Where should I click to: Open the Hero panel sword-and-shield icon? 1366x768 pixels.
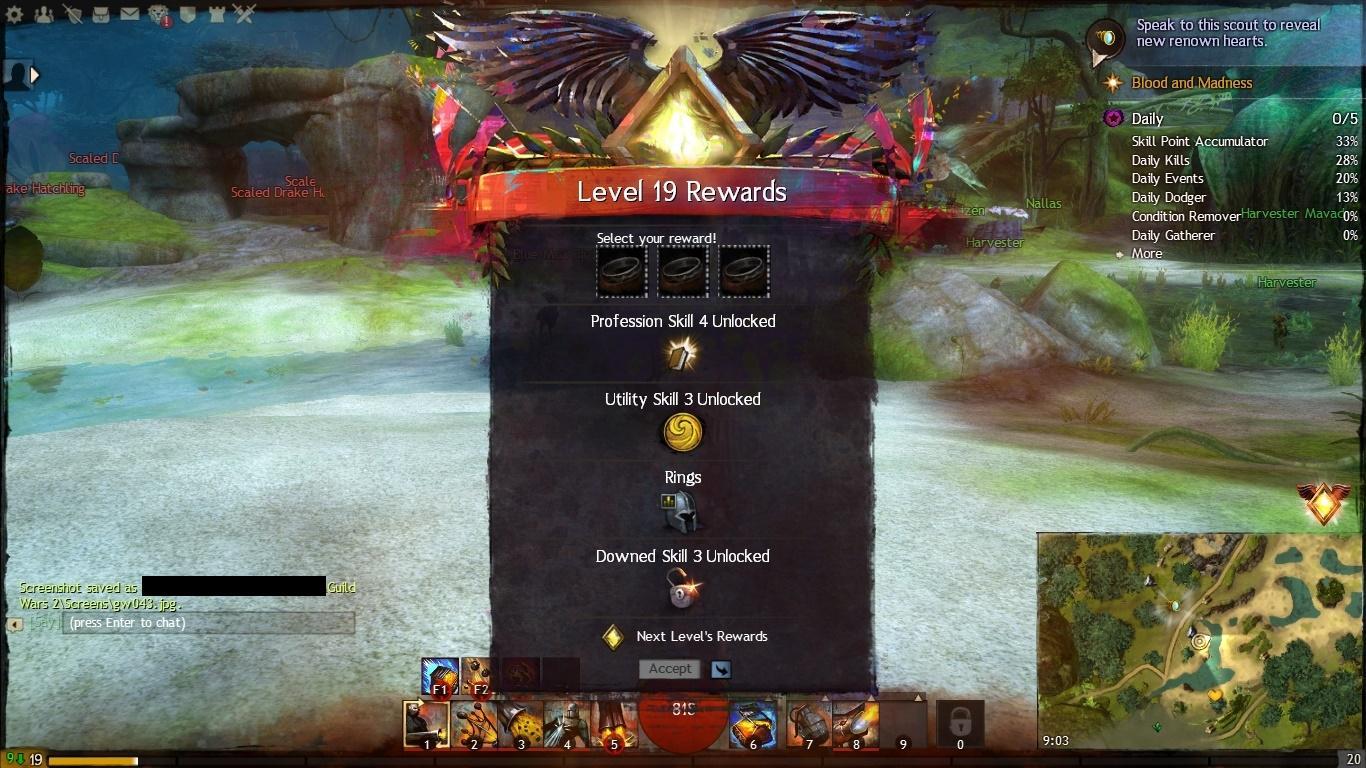click(72, 14)
